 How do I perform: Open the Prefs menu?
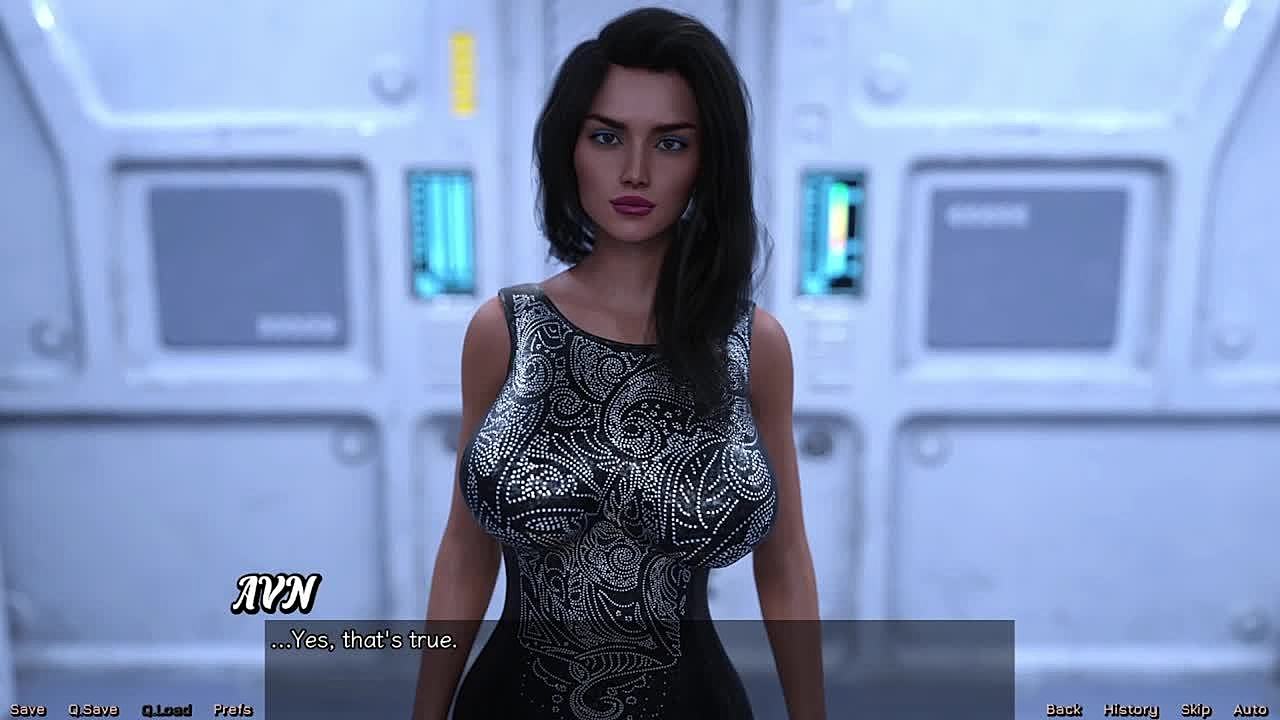(232, 709)
